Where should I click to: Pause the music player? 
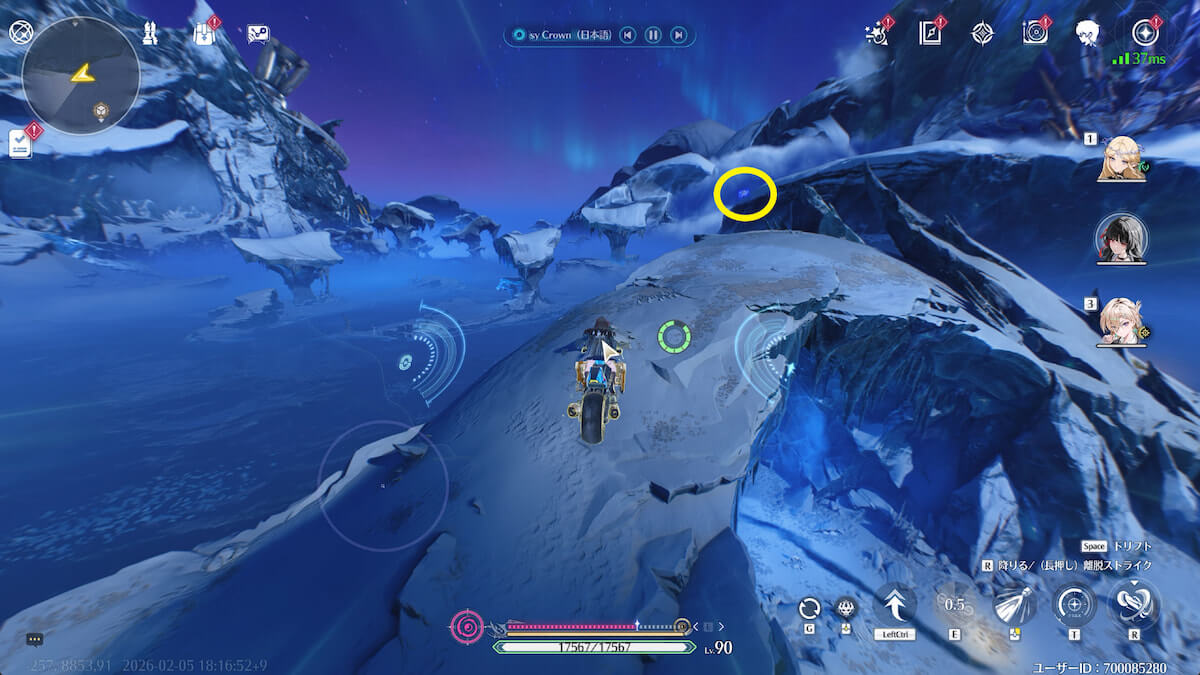coord(653,35)
